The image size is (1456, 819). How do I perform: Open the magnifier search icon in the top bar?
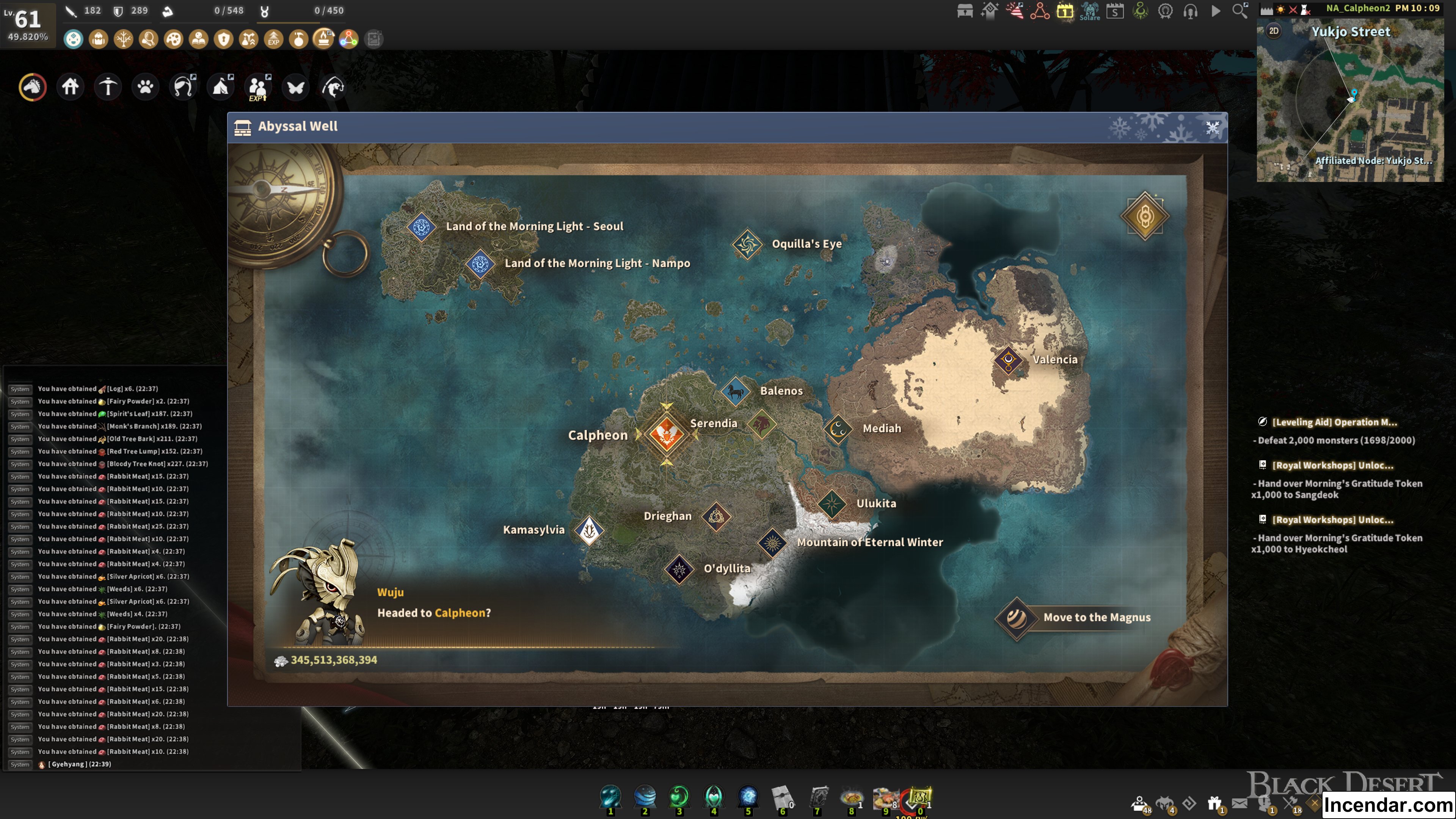tap(1239, 11)
